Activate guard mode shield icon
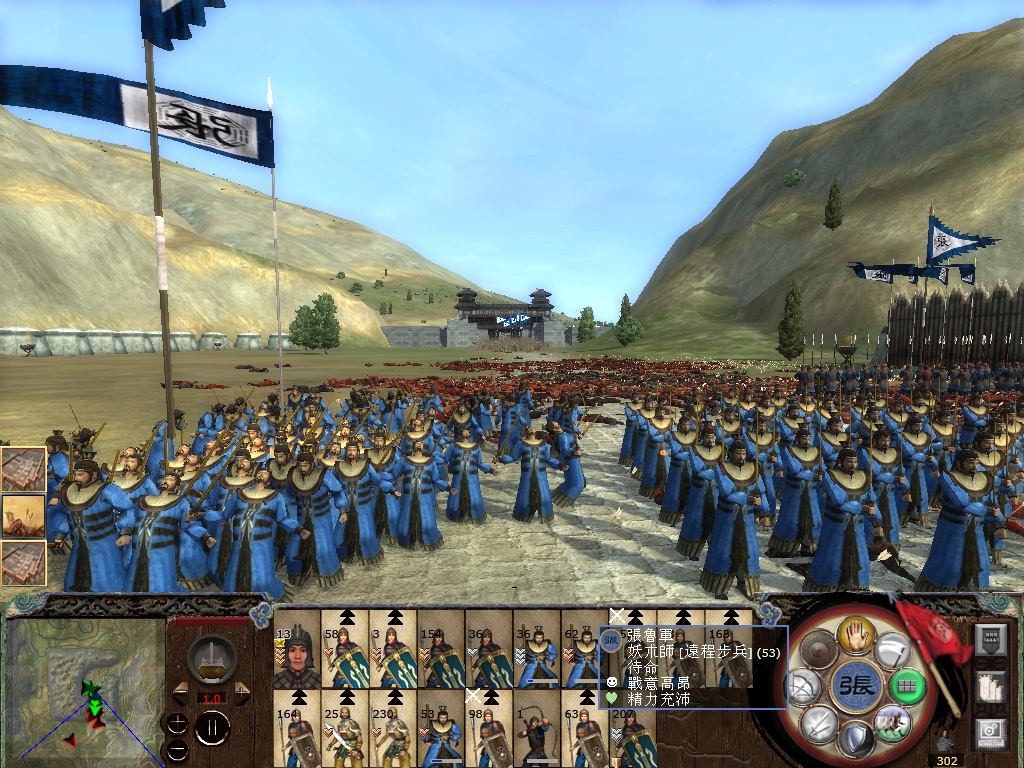 pyautogui.click(x=856, y=740)
